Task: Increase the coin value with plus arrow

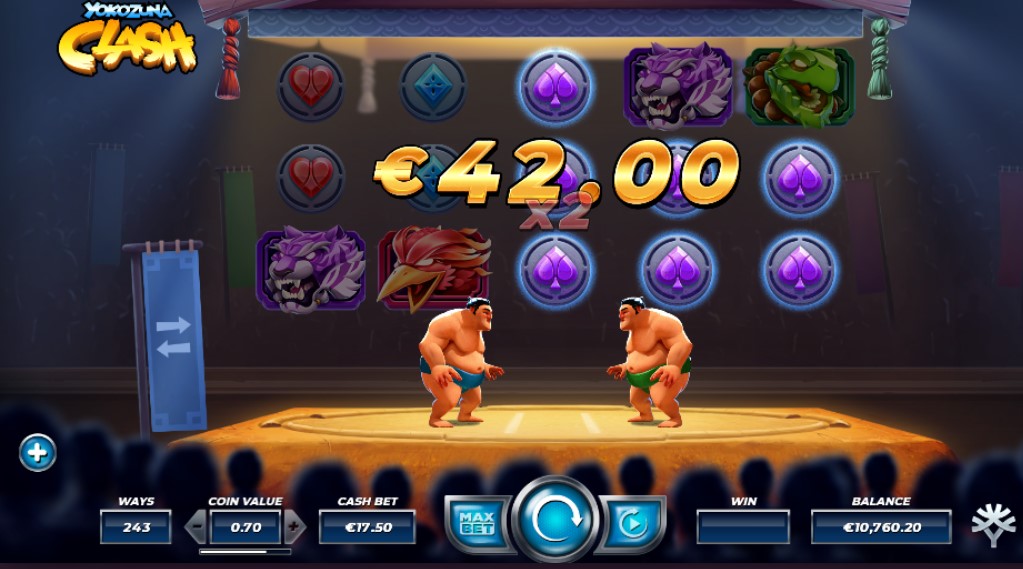Action: click(x=294, y=526)
